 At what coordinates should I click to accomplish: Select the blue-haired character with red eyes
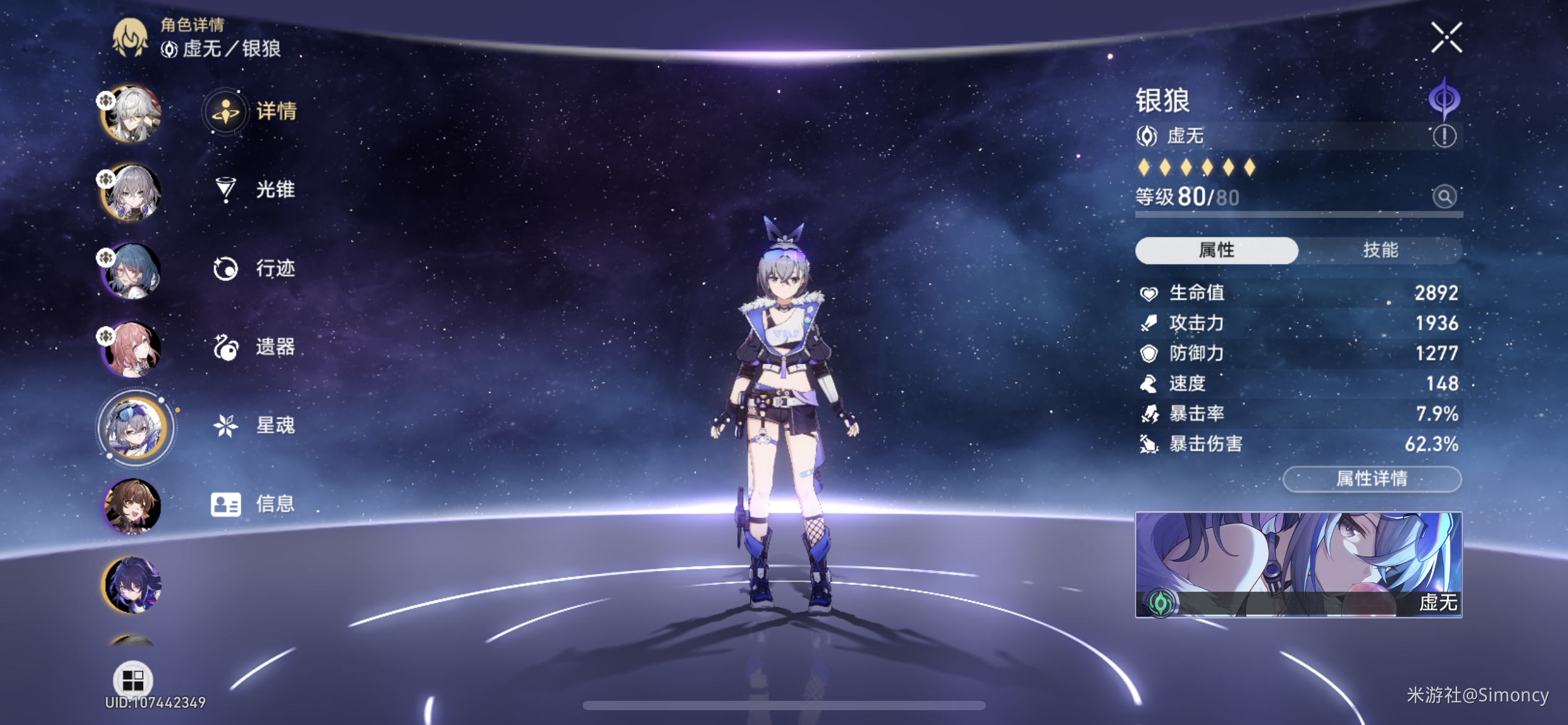point(132,271)
